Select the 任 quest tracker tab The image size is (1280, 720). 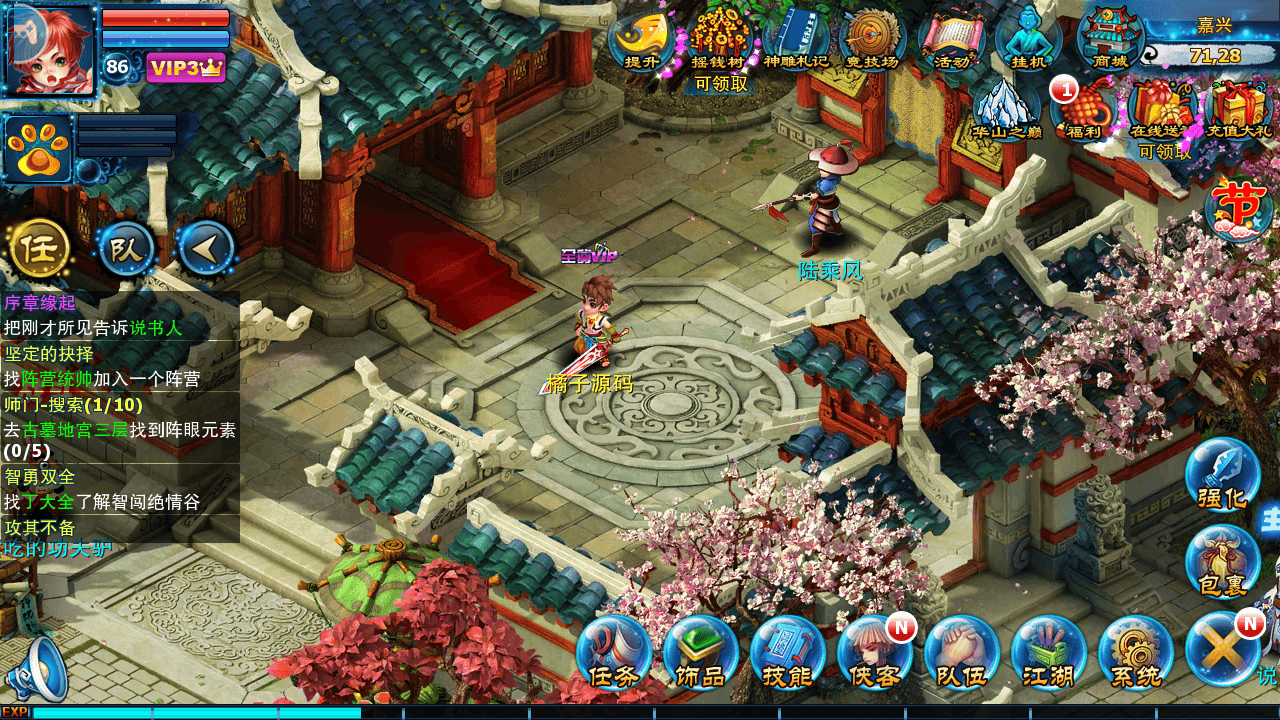(x=39, y=247)
